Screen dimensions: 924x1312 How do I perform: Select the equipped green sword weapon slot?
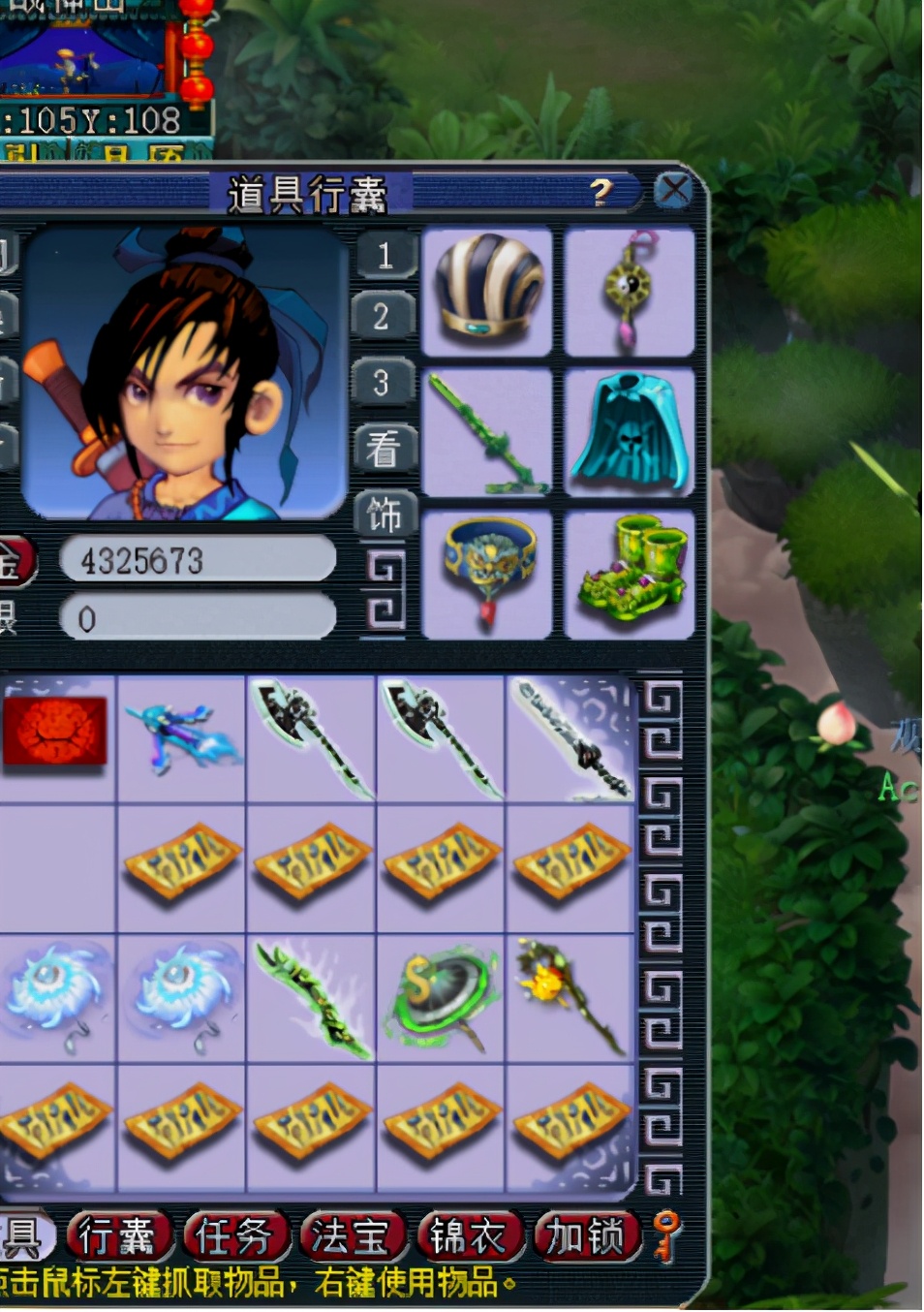(x=487, y=432)
